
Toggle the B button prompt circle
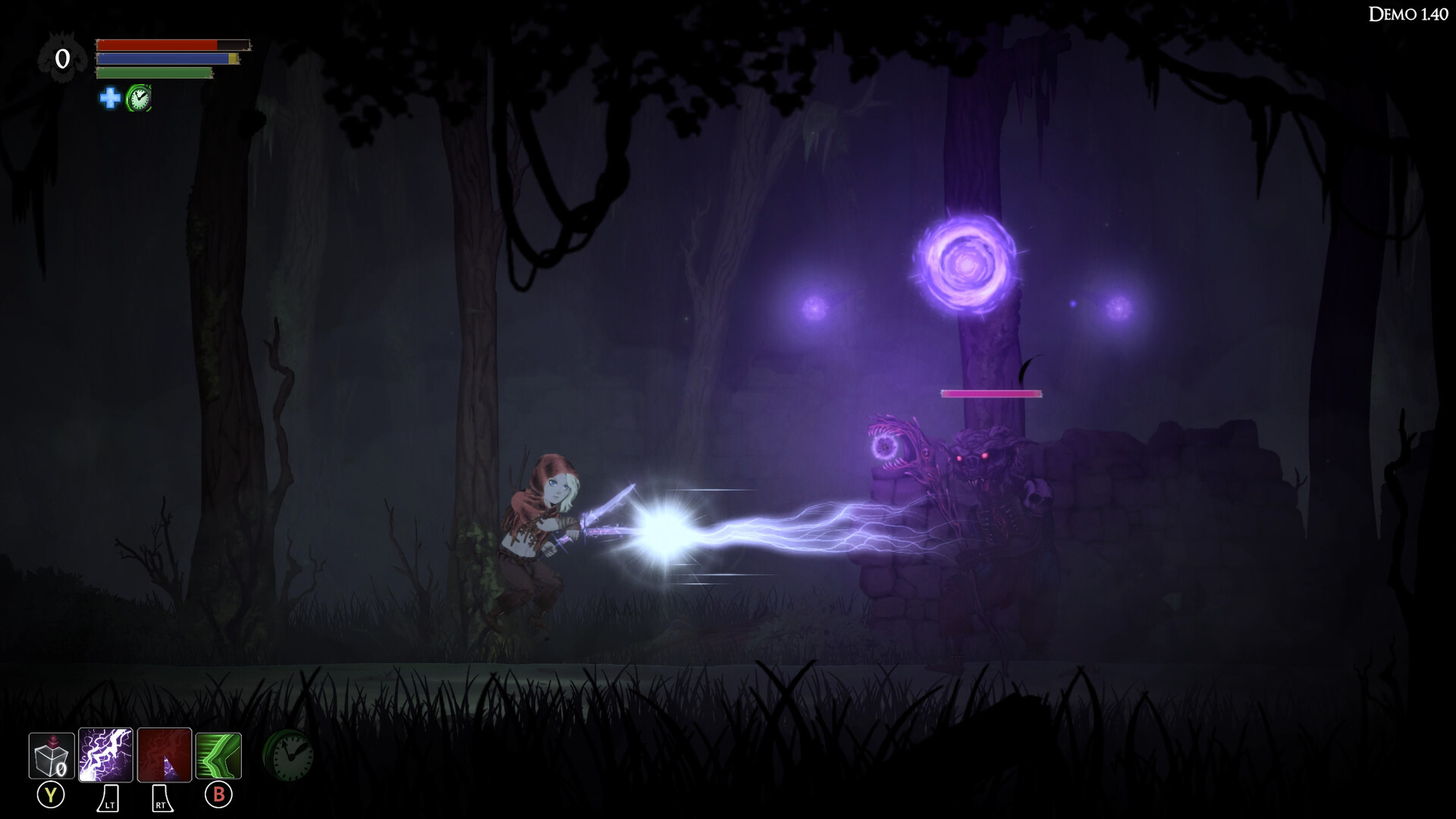pos(218,795)
